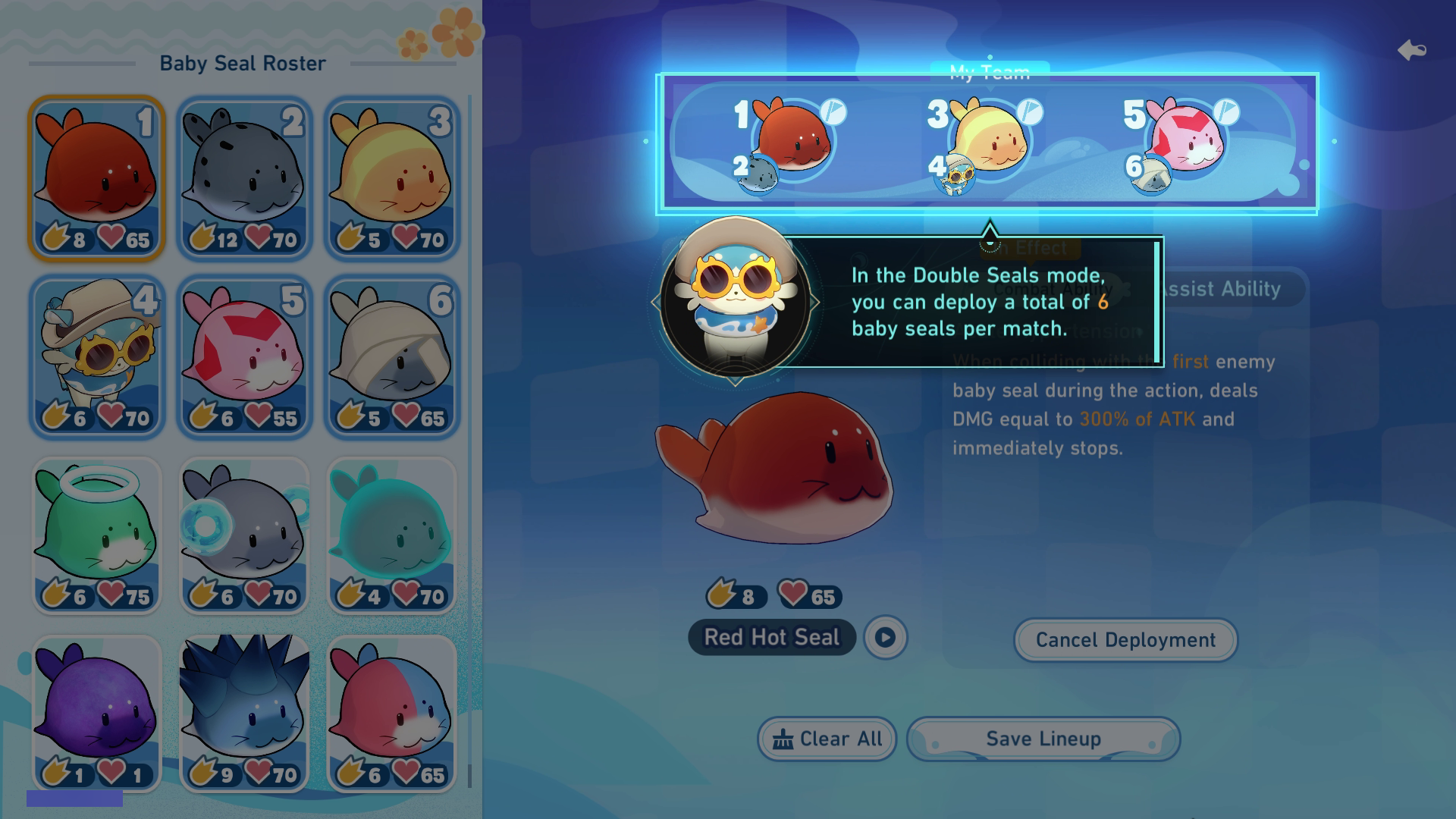The image size is (1456, 819).
Task: Click the heart HP icon beside Red Hot Seal
Action: pyautogui.click(x=793, y=596)
